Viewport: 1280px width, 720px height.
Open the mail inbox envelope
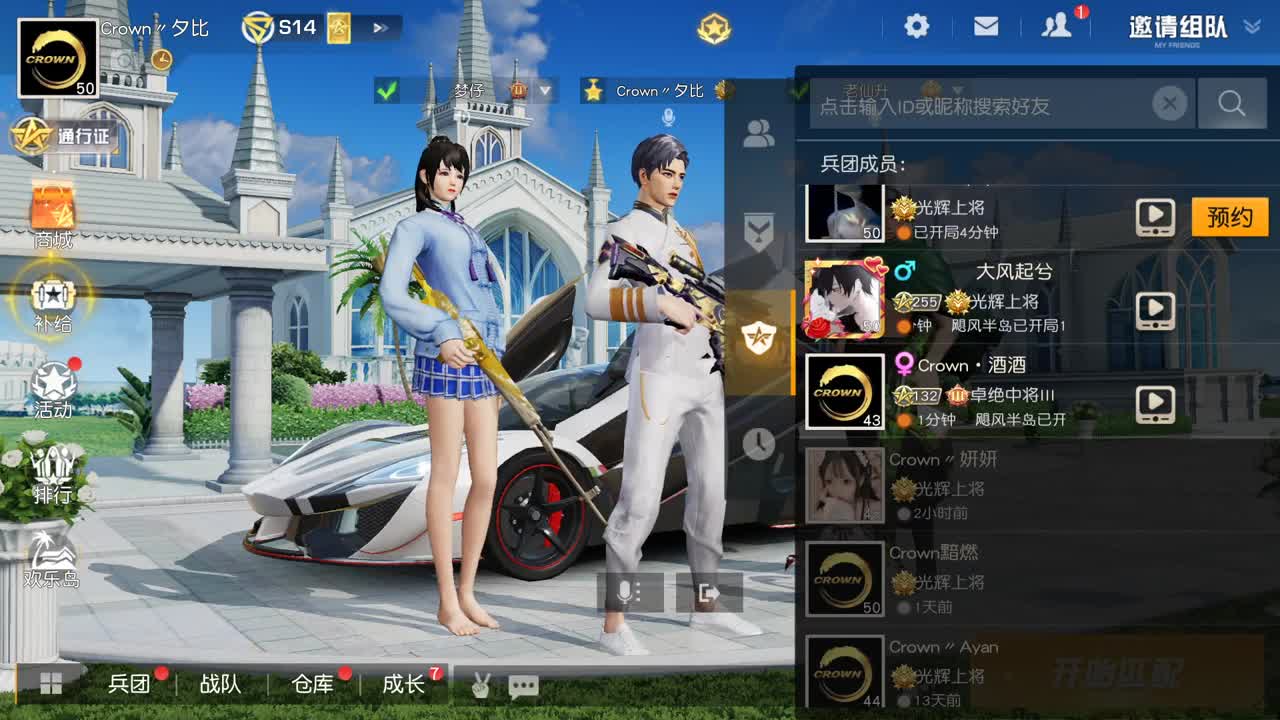(986, 27)
